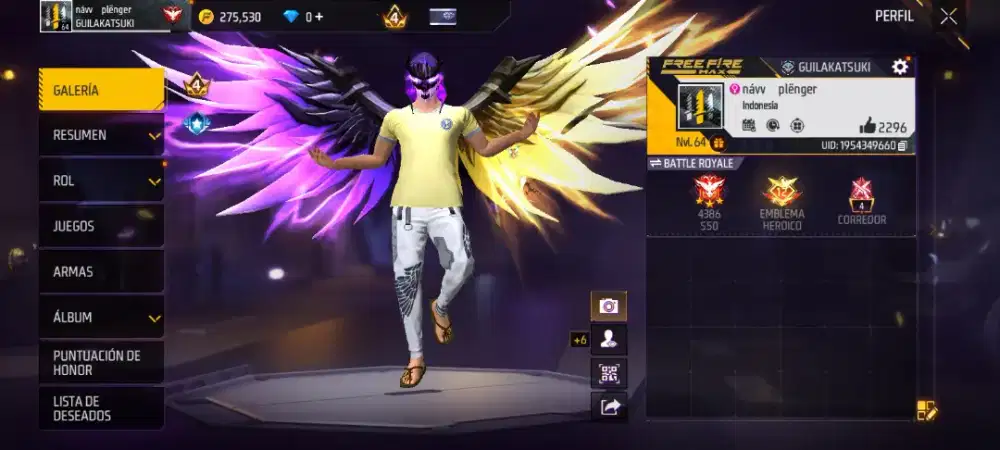Expand the Álbum section
Image resolution: width=1000 pixels, height=450 pixels.
[101, 317]
